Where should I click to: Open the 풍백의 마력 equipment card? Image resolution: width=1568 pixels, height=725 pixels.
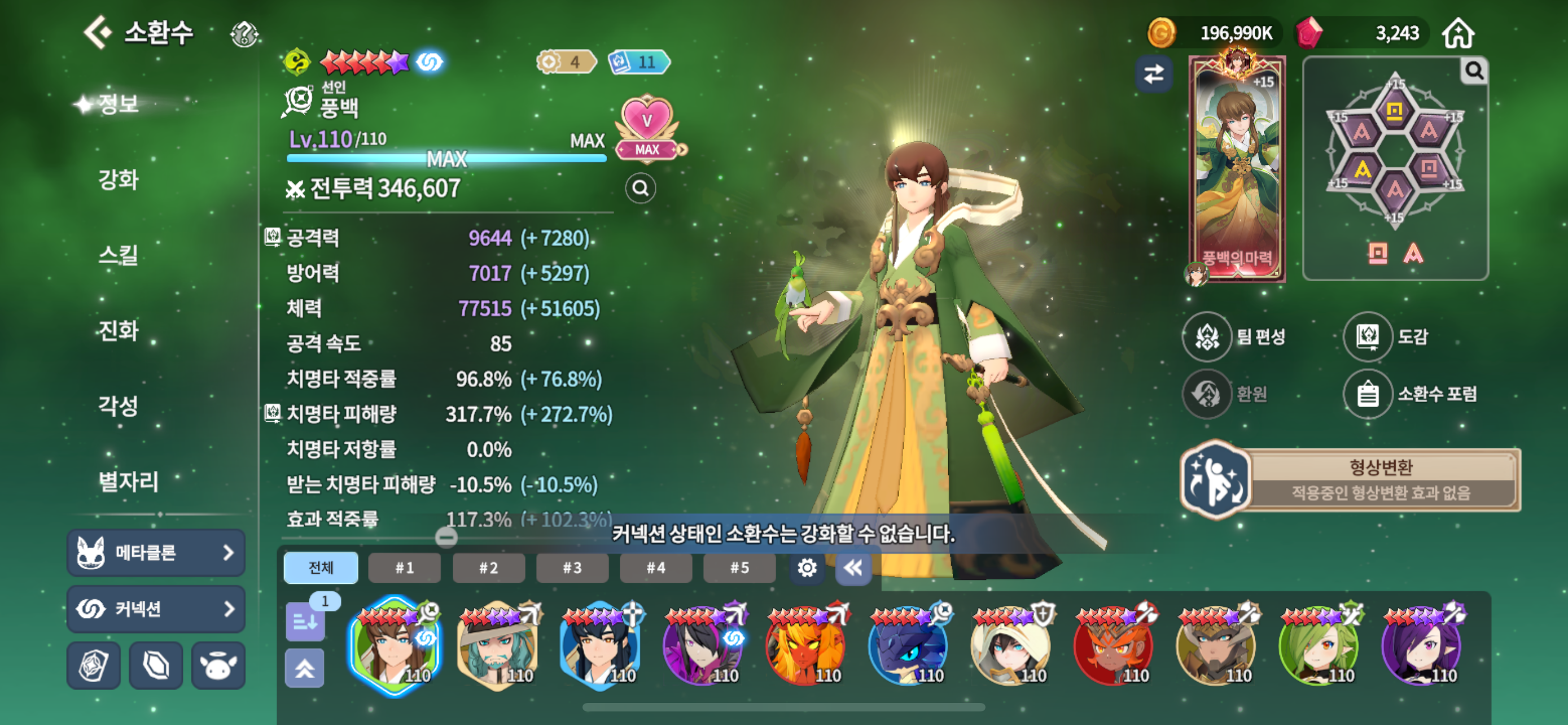coord(1237,171)
